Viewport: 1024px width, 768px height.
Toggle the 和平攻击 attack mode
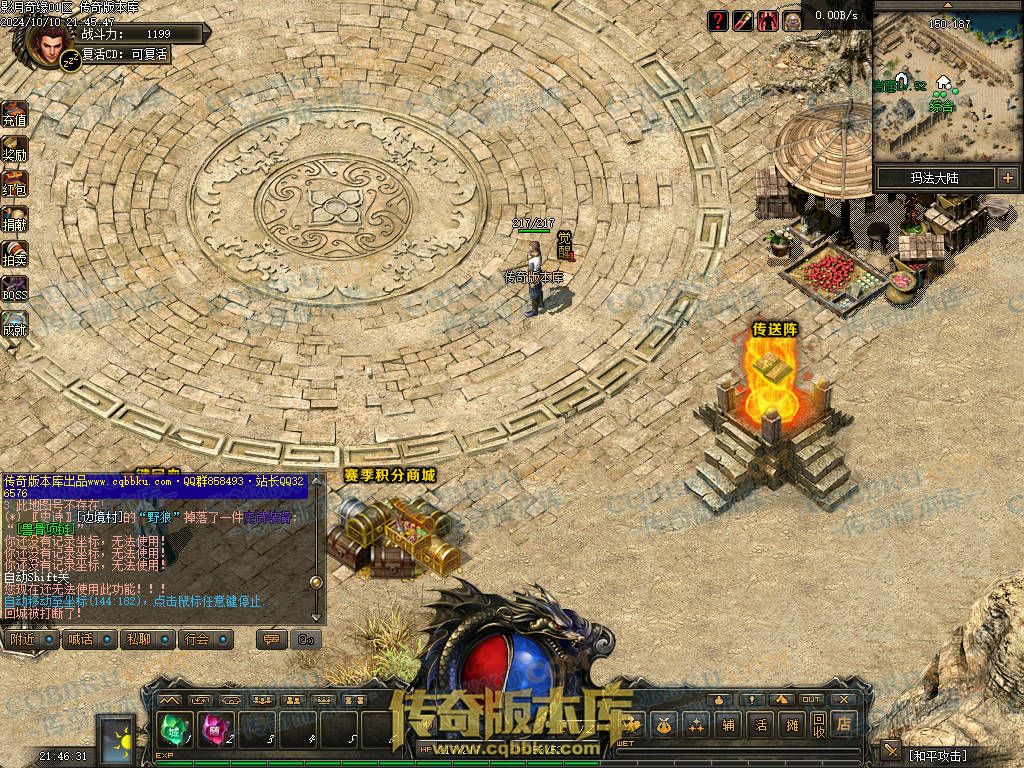[x=937, y=755]
